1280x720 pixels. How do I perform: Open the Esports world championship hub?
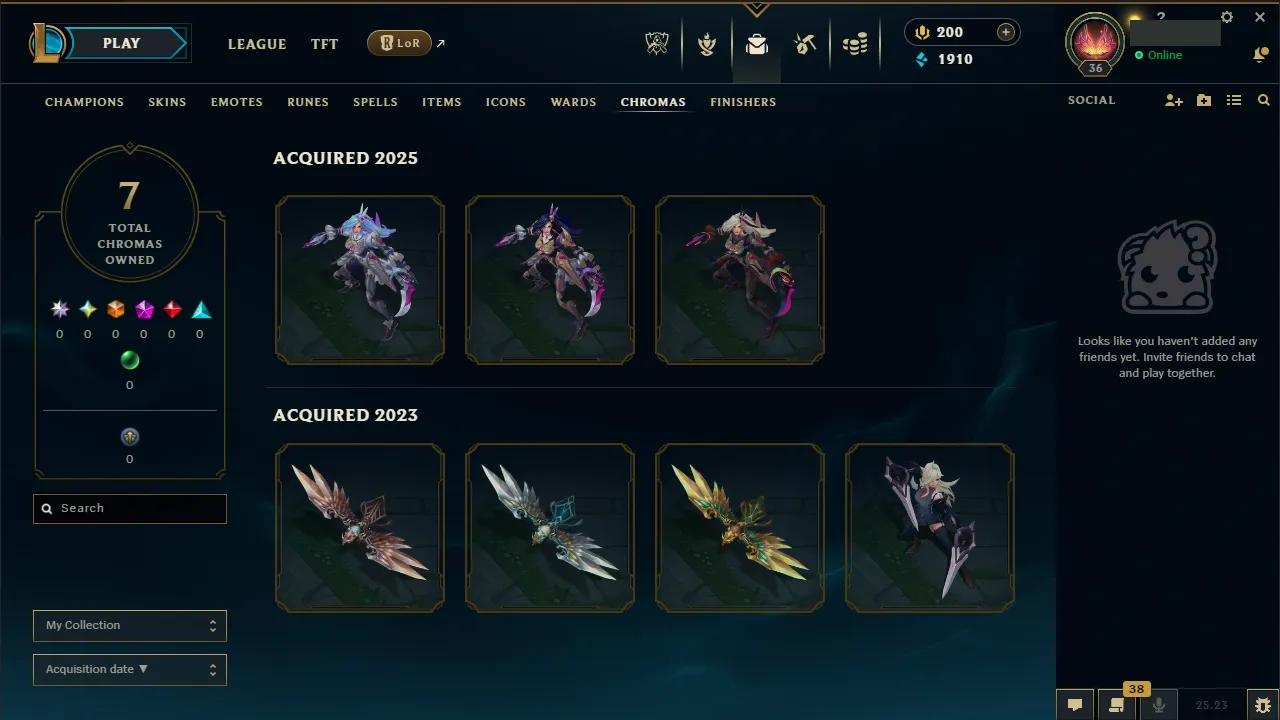(x=657, y=45)
